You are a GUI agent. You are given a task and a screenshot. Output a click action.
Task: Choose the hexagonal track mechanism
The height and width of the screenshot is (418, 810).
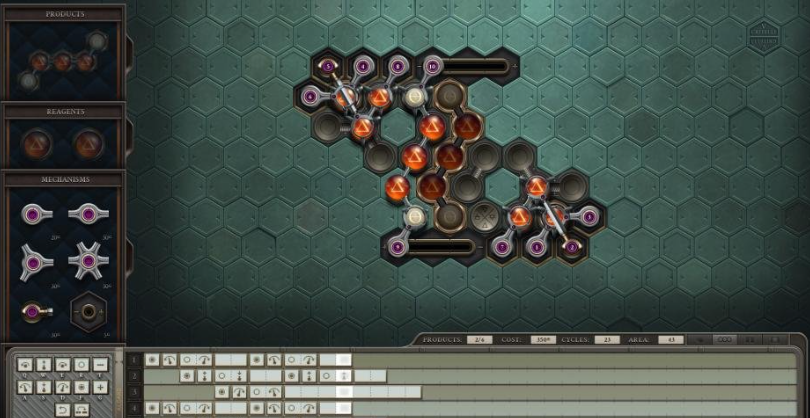[x=87, y=312]
